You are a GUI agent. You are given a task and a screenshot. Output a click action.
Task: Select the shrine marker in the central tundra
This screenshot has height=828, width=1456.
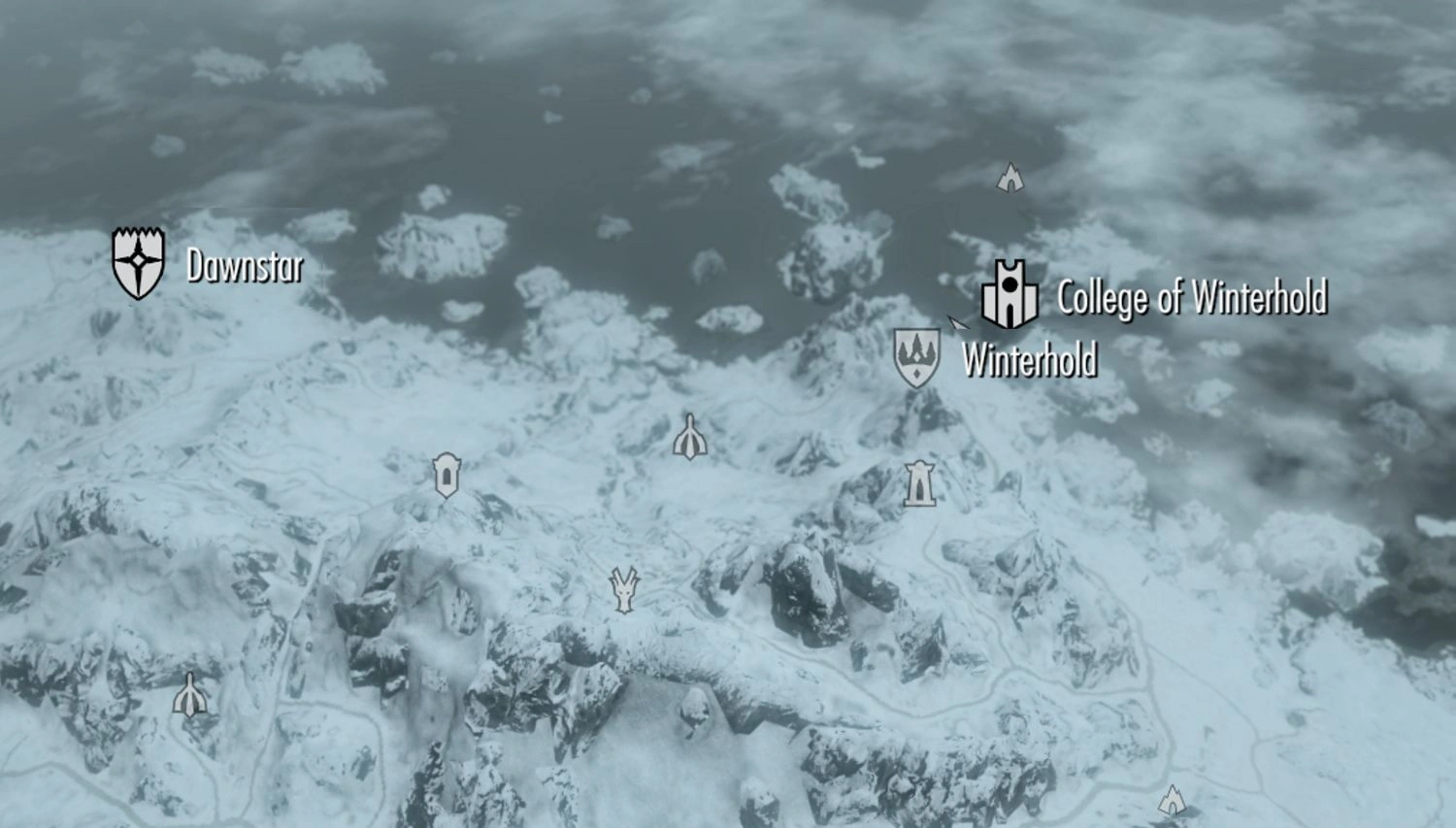(x=689, y=438)
